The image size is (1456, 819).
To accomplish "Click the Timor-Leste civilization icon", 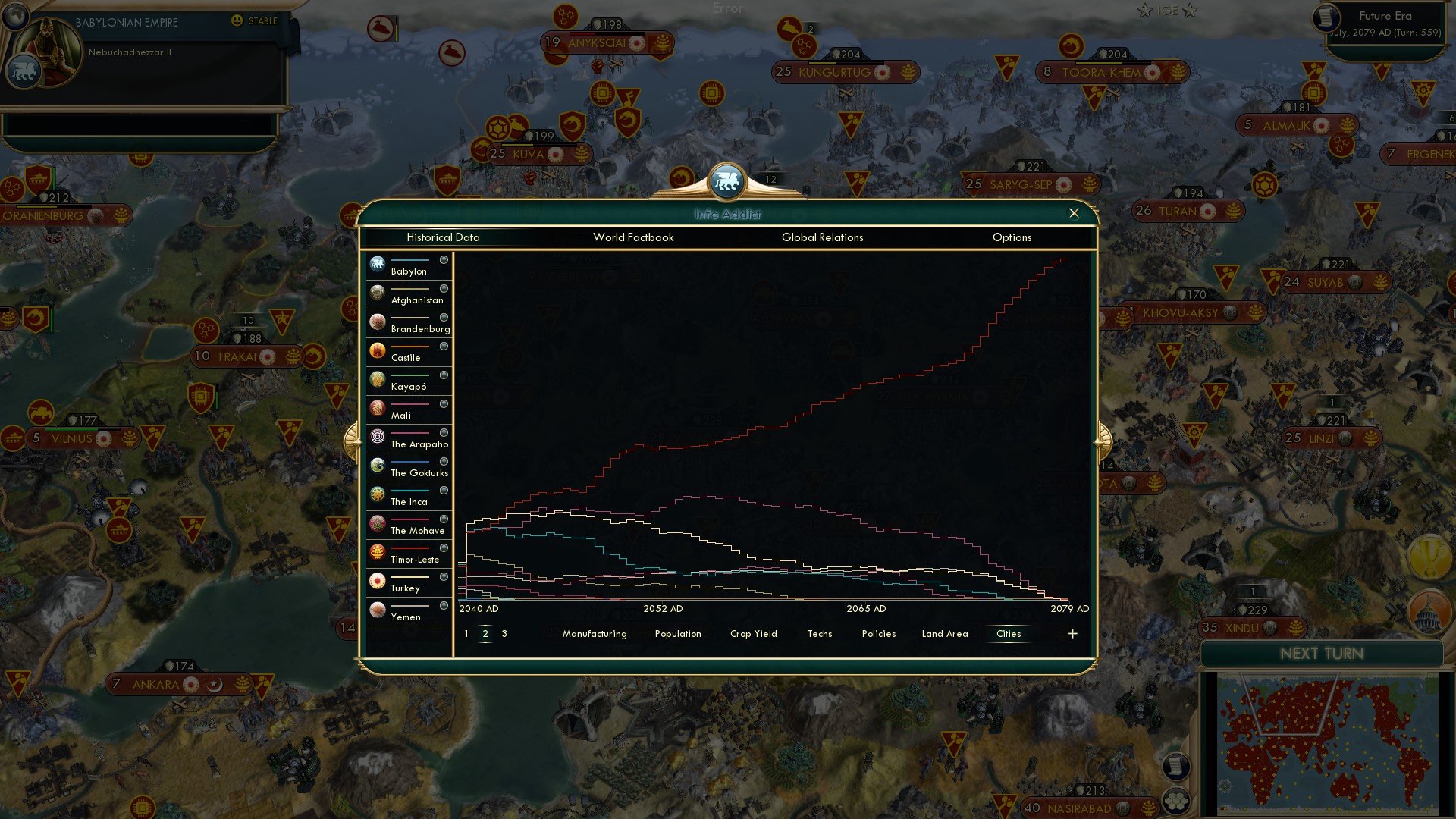I will coord(377,551).
